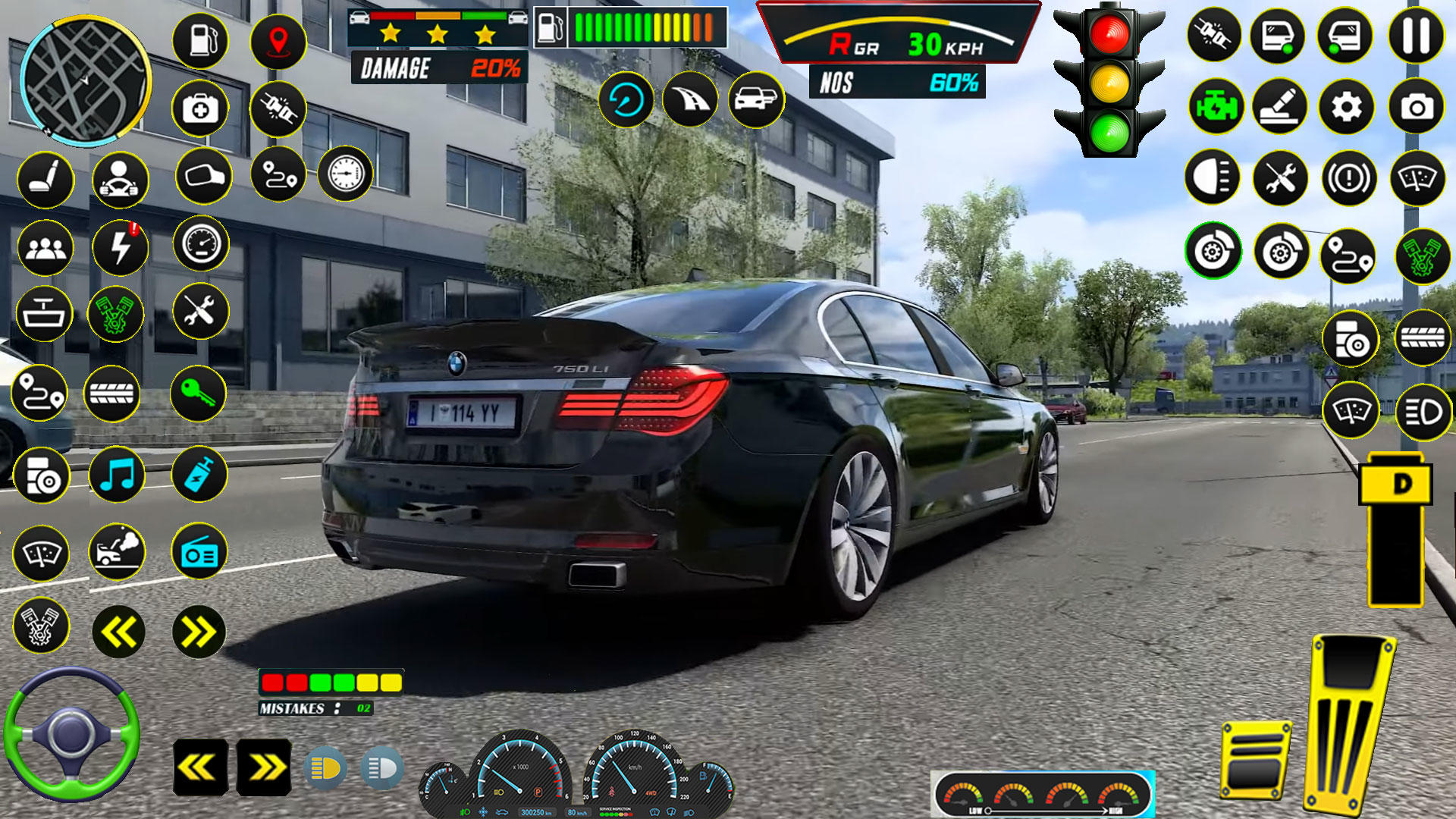1456x819 pixels.
Task: Toggle the driver door open indicator
Action: pyautogui.click(x=1280, y=36)
